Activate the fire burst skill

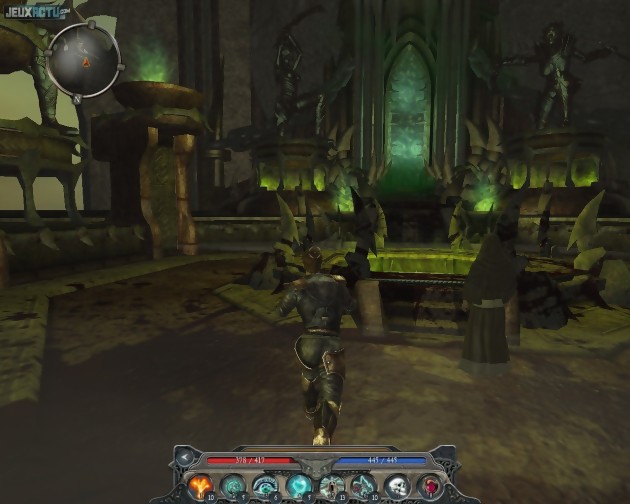point(200,486)
